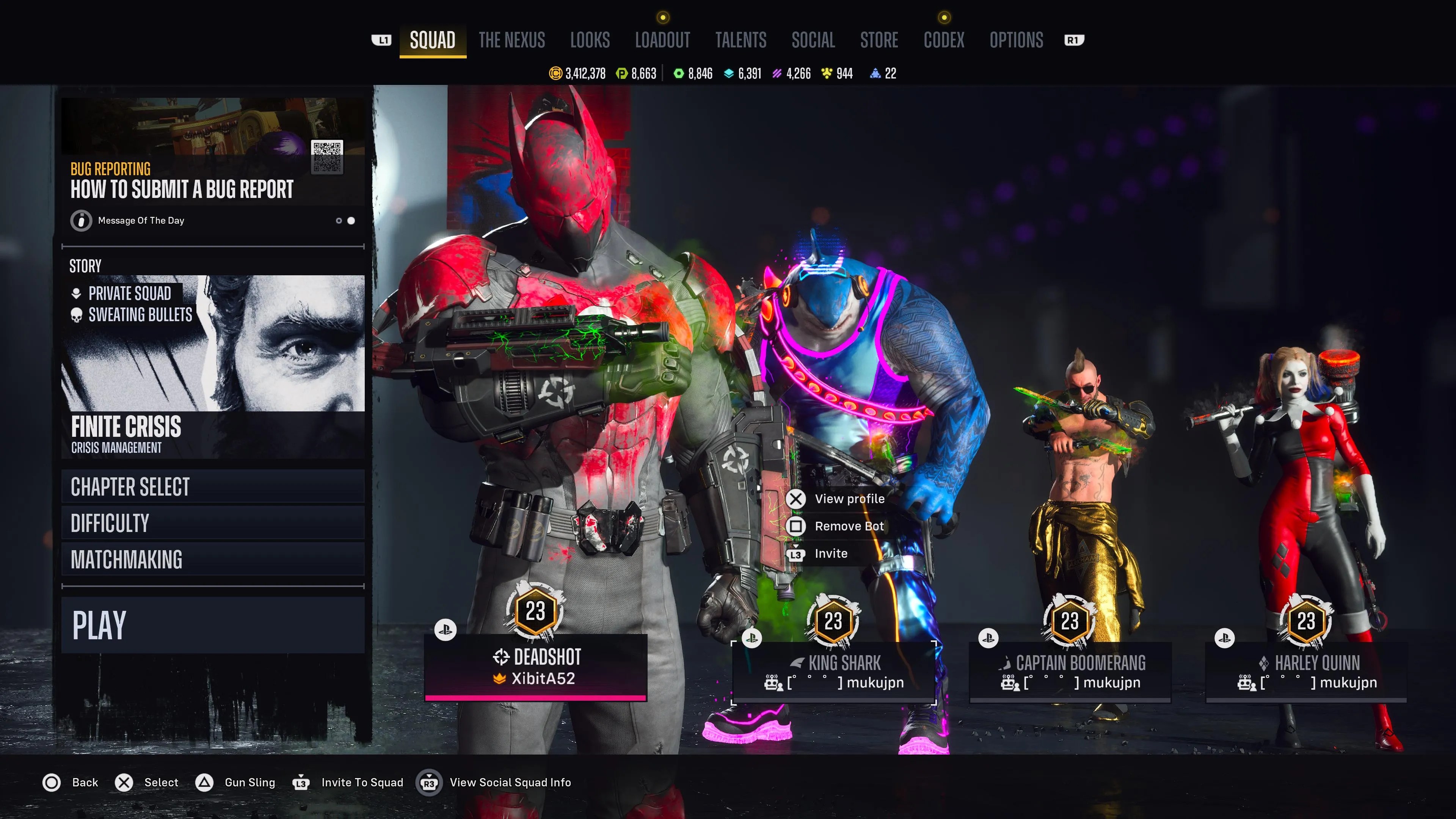
Task: Choose Remove Bot from the context menu
Action: coord(849,526)
